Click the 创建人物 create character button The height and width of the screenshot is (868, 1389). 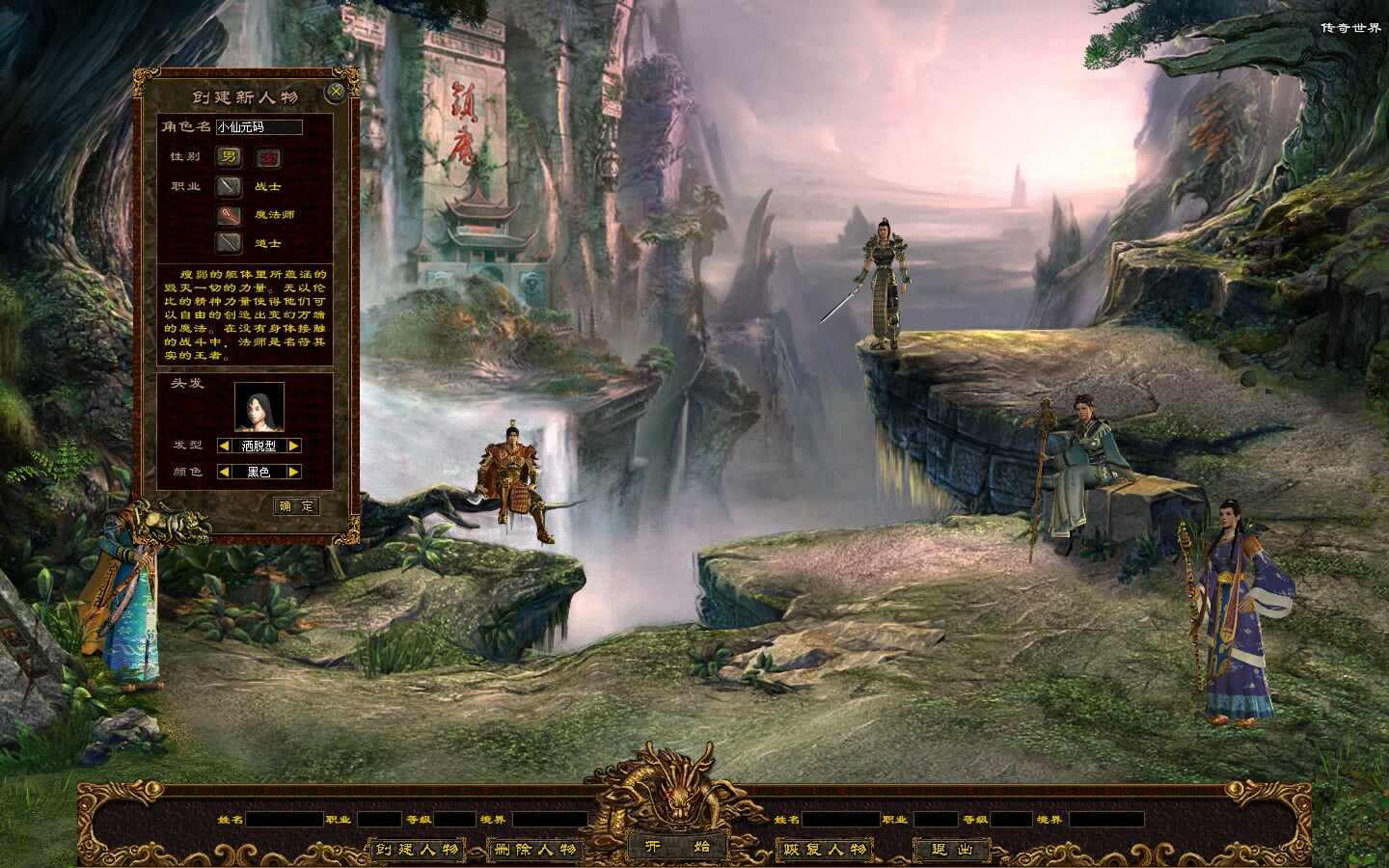[418, 850]
